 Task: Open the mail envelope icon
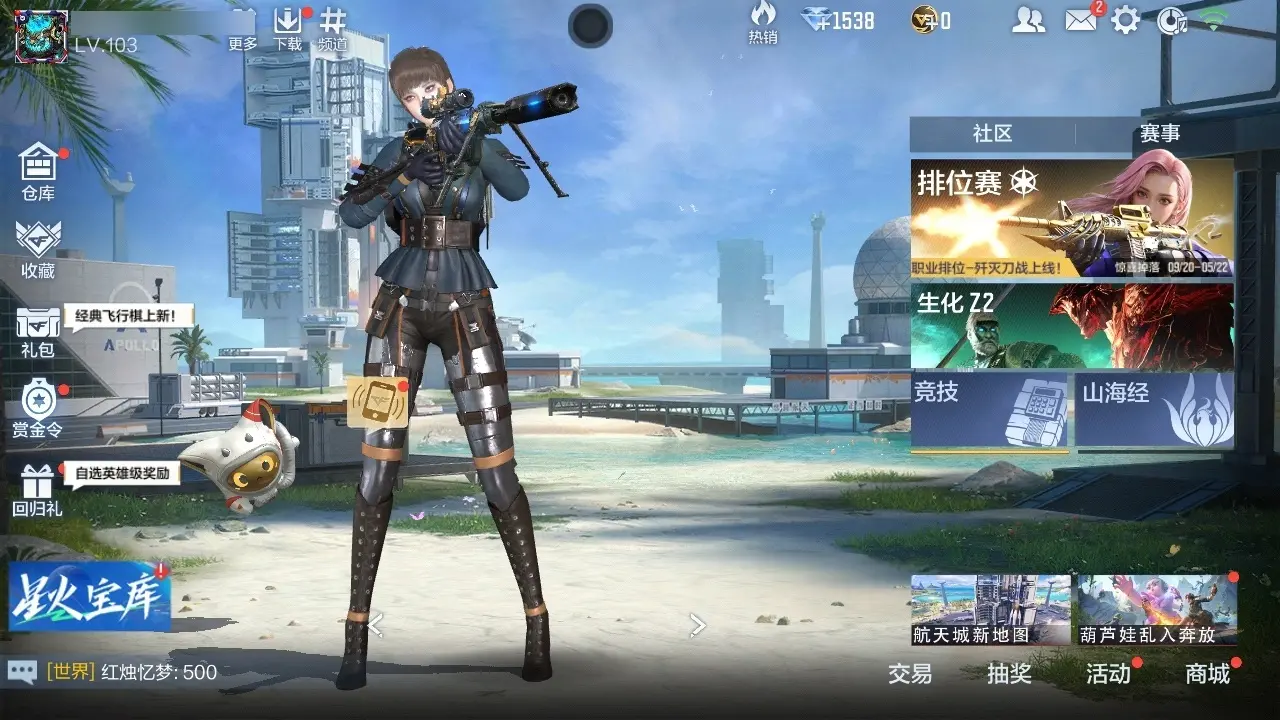[x=1081, y=20]
